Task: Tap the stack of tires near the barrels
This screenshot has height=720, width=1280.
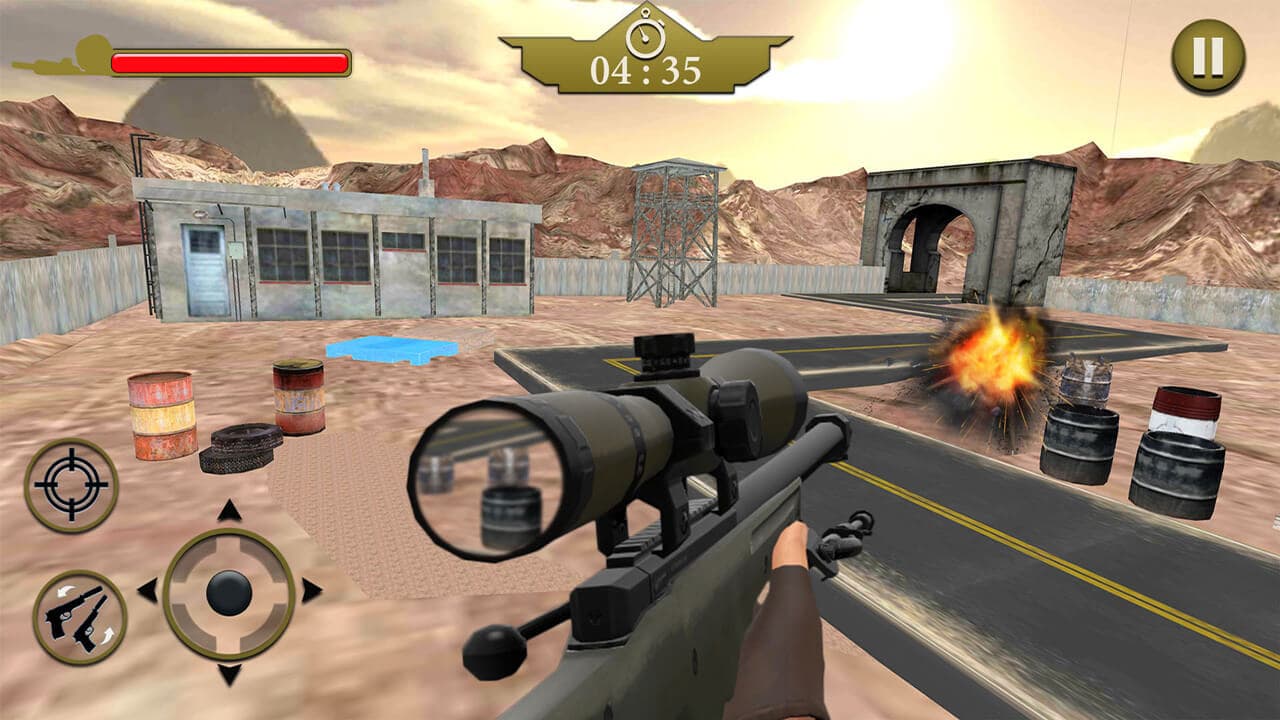Action: coord(240,447)
